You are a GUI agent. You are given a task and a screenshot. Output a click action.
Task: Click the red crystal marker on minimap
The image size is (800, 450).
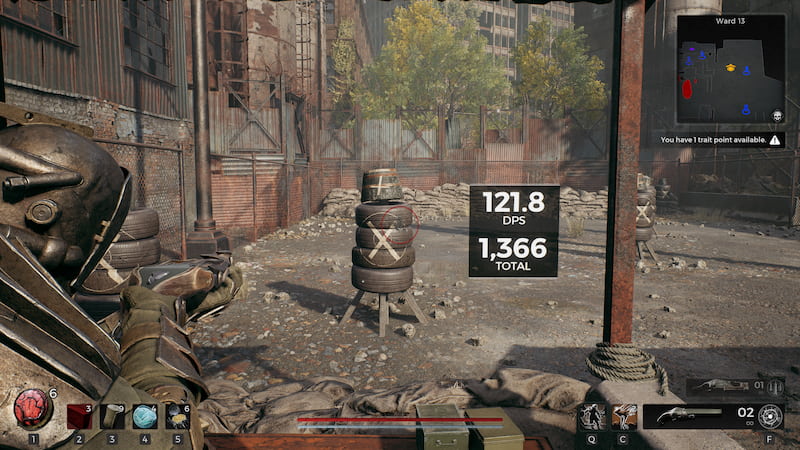tap(688, 90)
